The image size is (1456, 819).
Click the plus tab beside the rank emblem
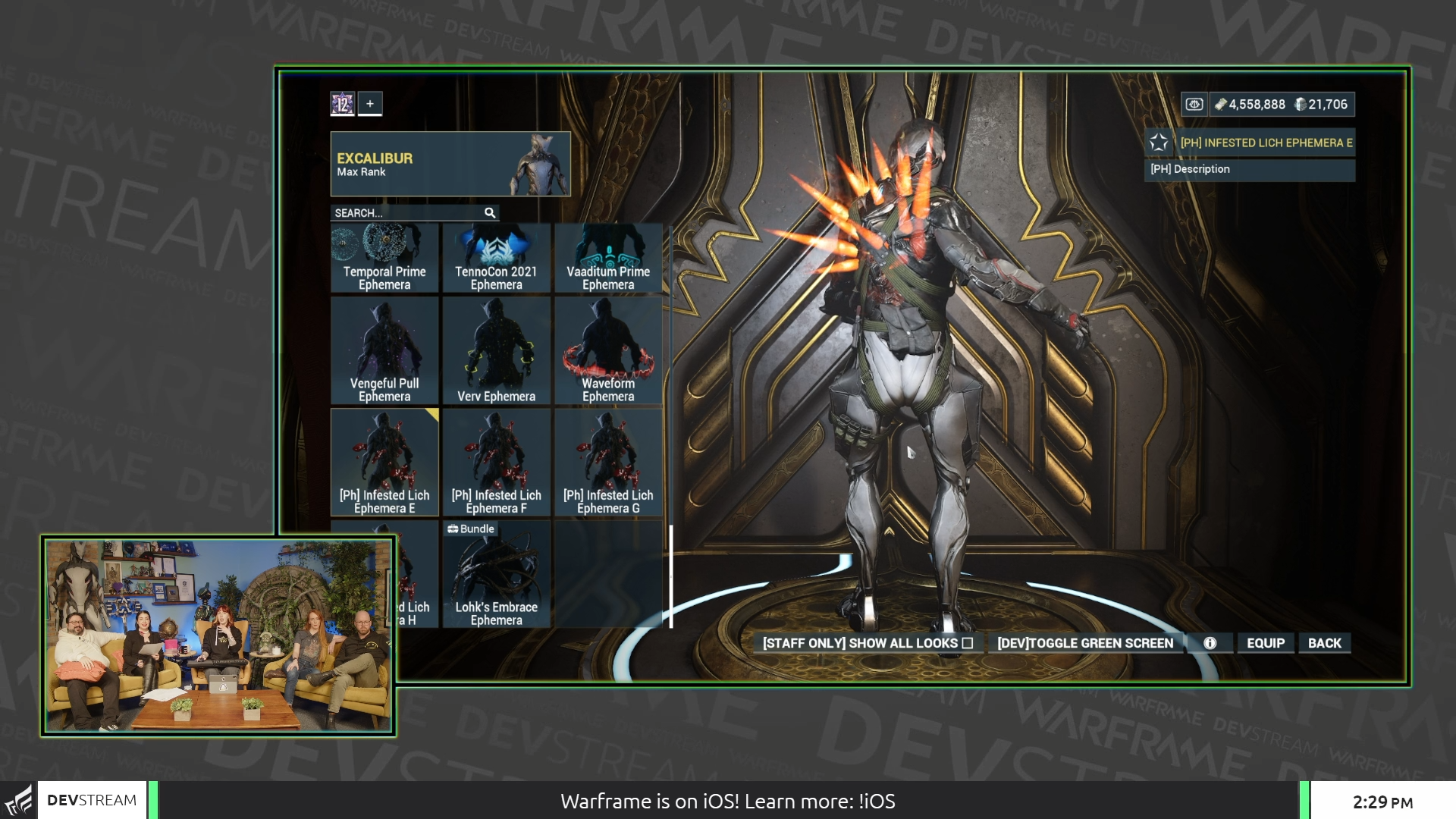(369, 104)
